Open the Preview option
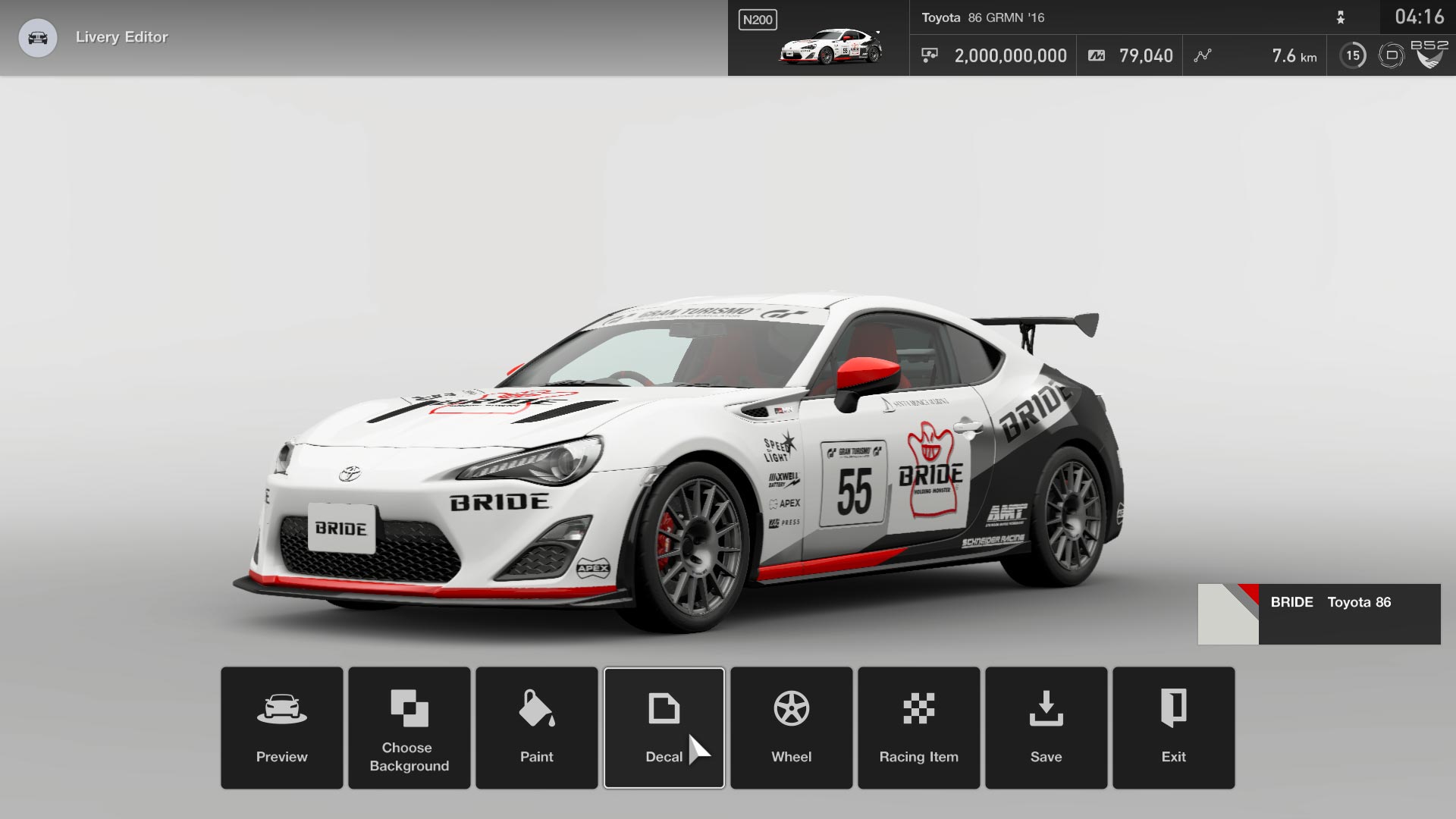The width and height of the screenshot is (1456, 819). point(281,728)
